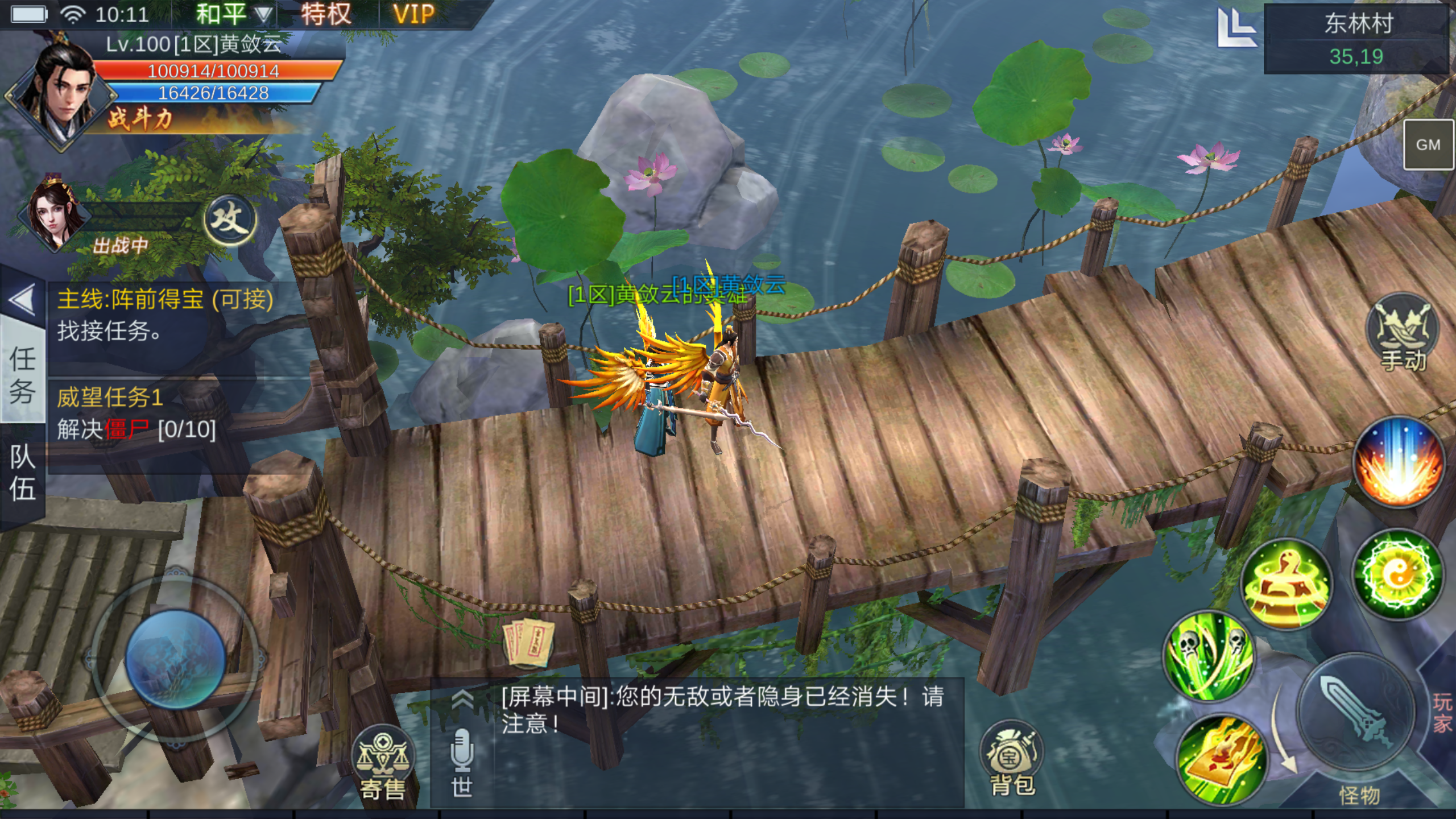
Task: Select the player character portrait
Action: click(60, 91)
